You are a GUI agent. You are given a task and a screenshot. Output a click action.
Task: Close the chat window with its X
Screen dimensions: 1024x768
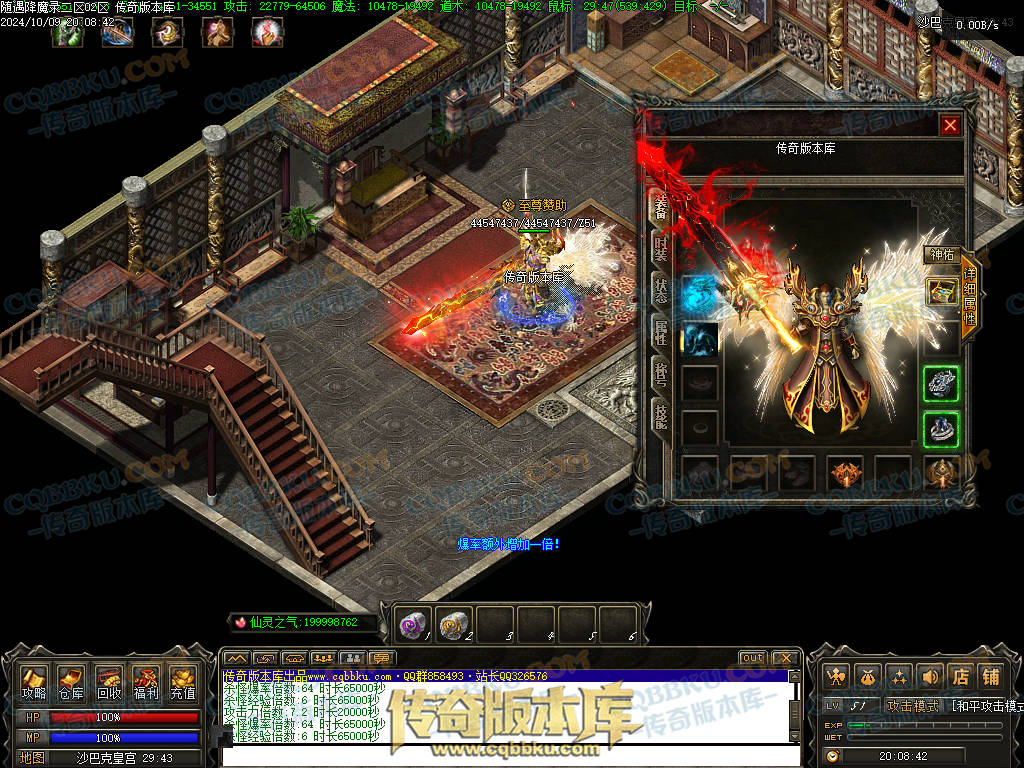coord(785,658)
